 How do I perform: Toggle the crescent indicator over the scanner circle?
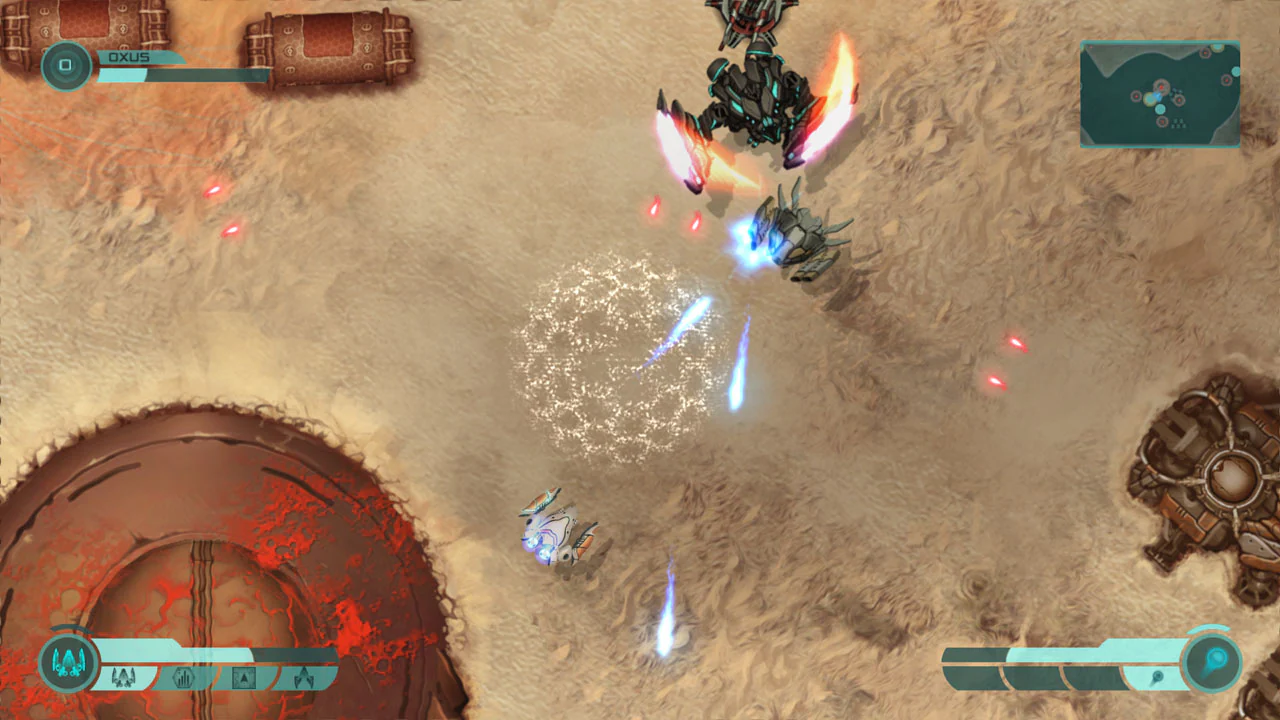coord(1209,628)
